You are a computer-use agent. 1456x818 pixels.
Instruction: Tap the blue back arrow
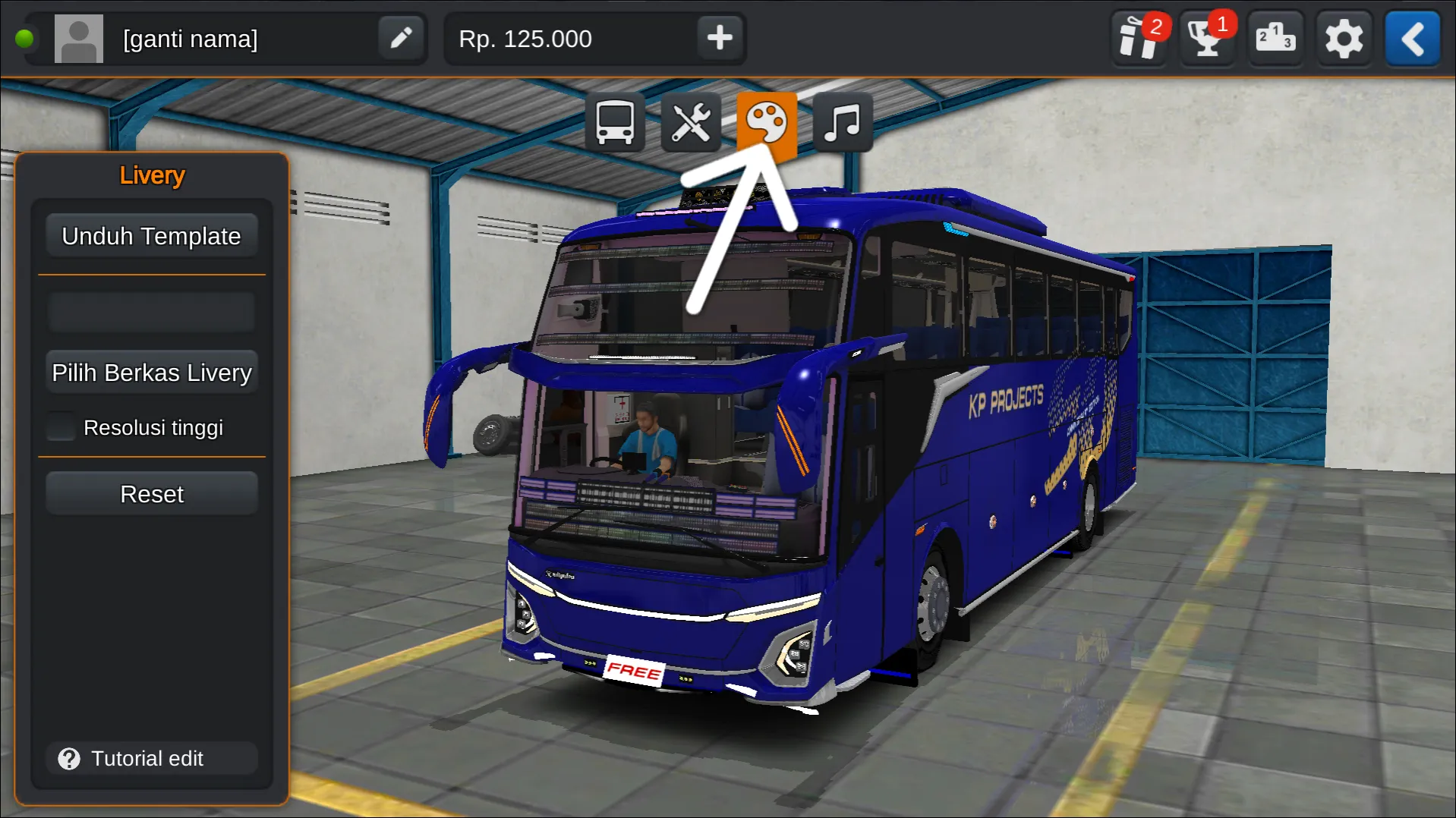click(x=1411, y=38)
